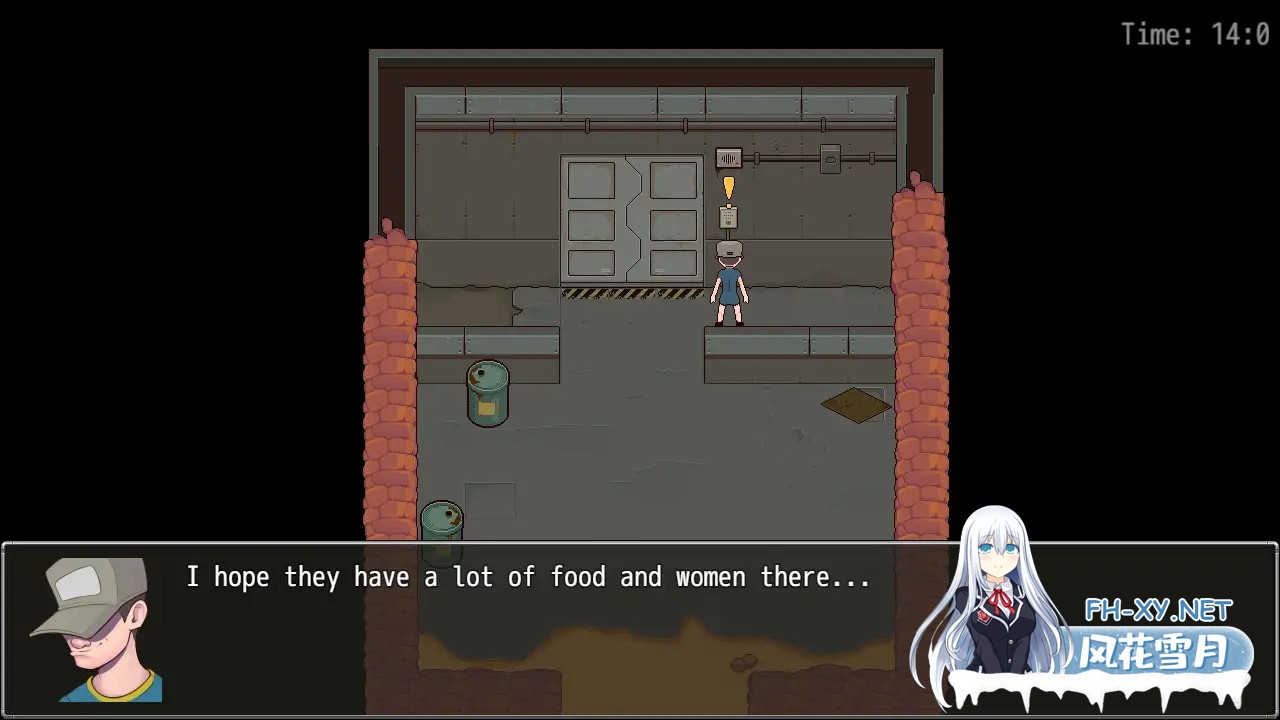Open the fuse box panel on the wall
The width and height of the screenshot is (1280, 720).
(830, 158)
